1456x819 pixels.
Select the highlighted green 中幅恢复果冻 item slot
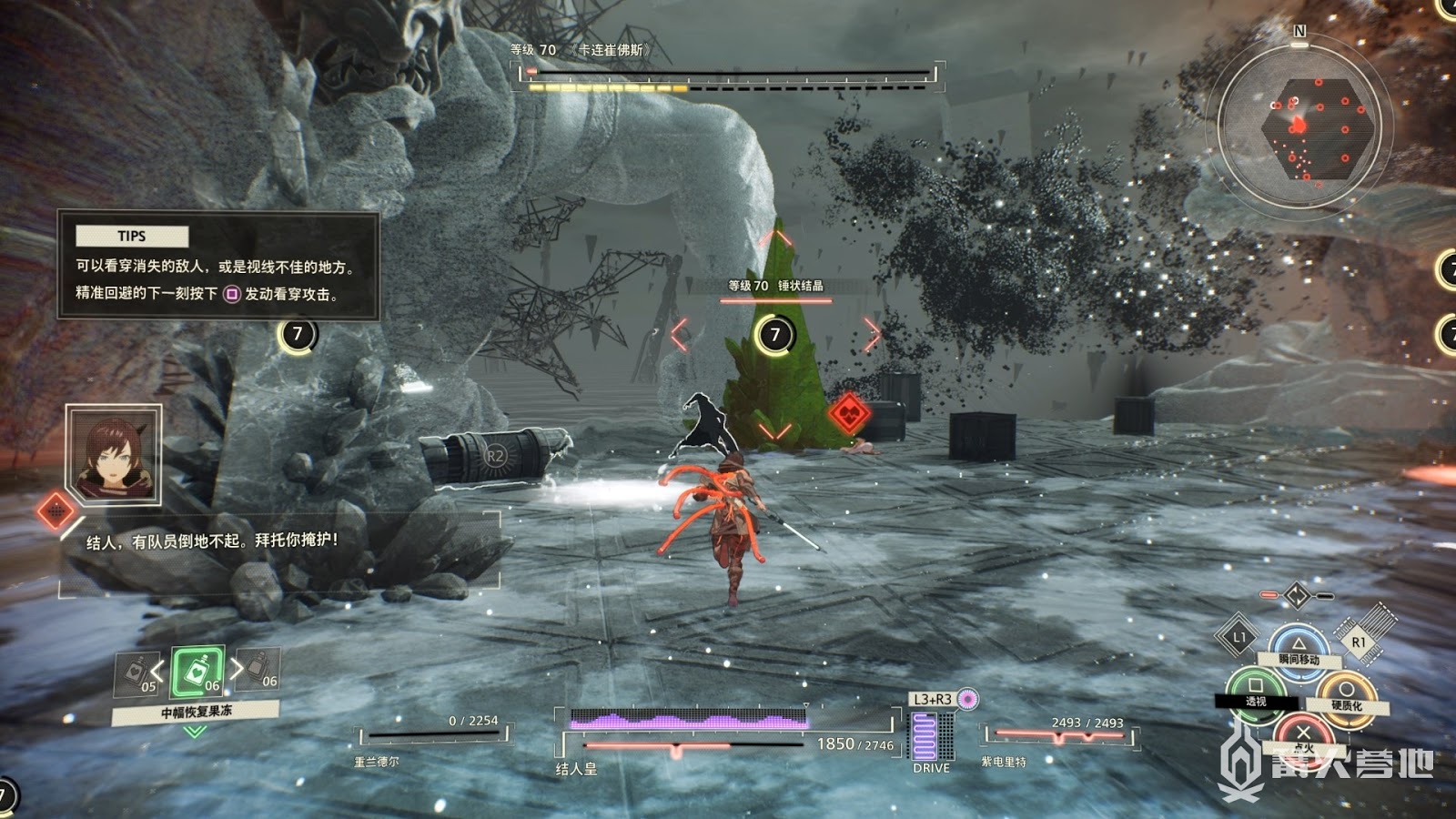pos(197,672)
